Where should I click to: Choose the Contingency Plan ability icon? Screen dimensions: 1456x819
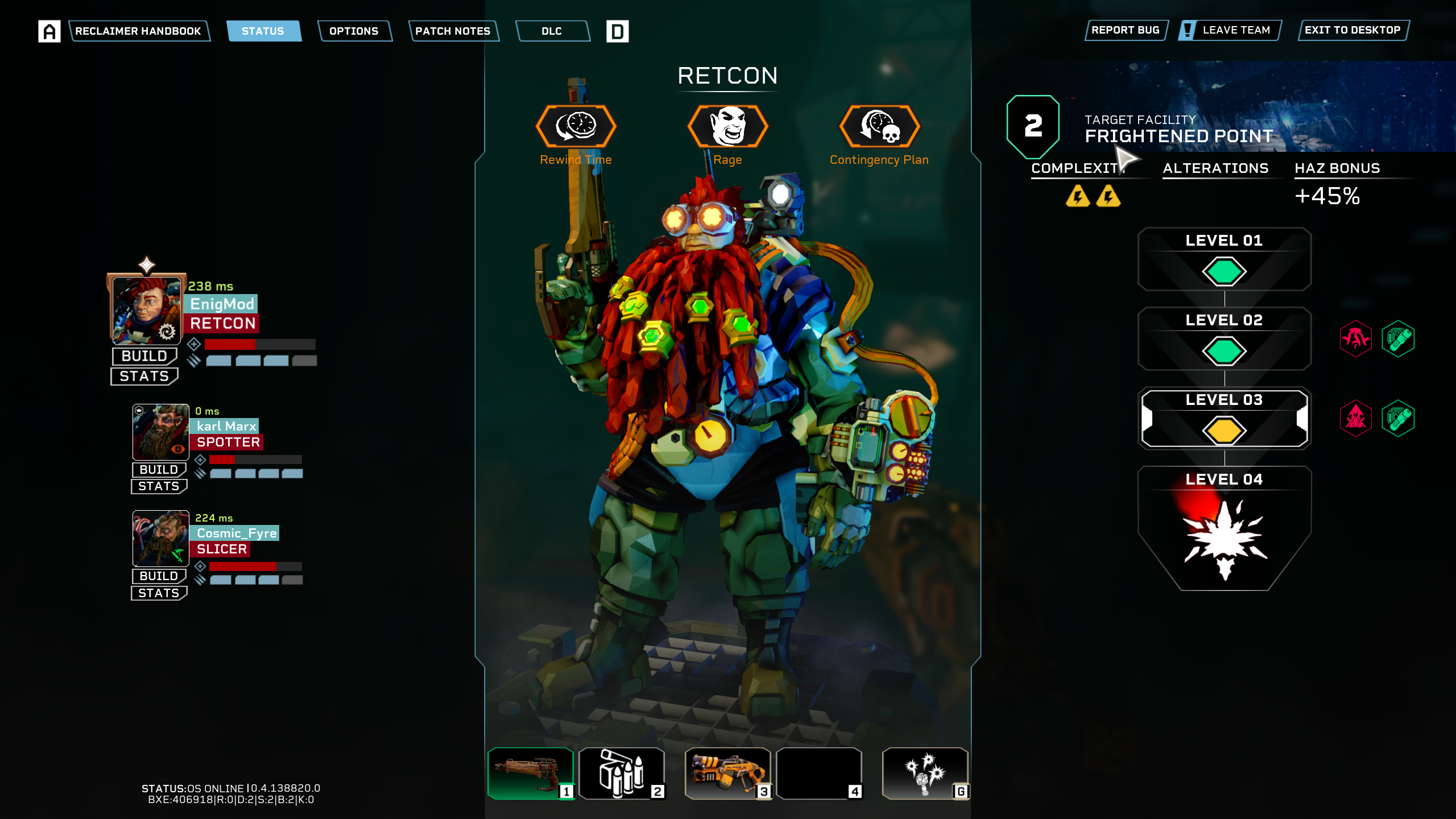(x=879, y=126)
